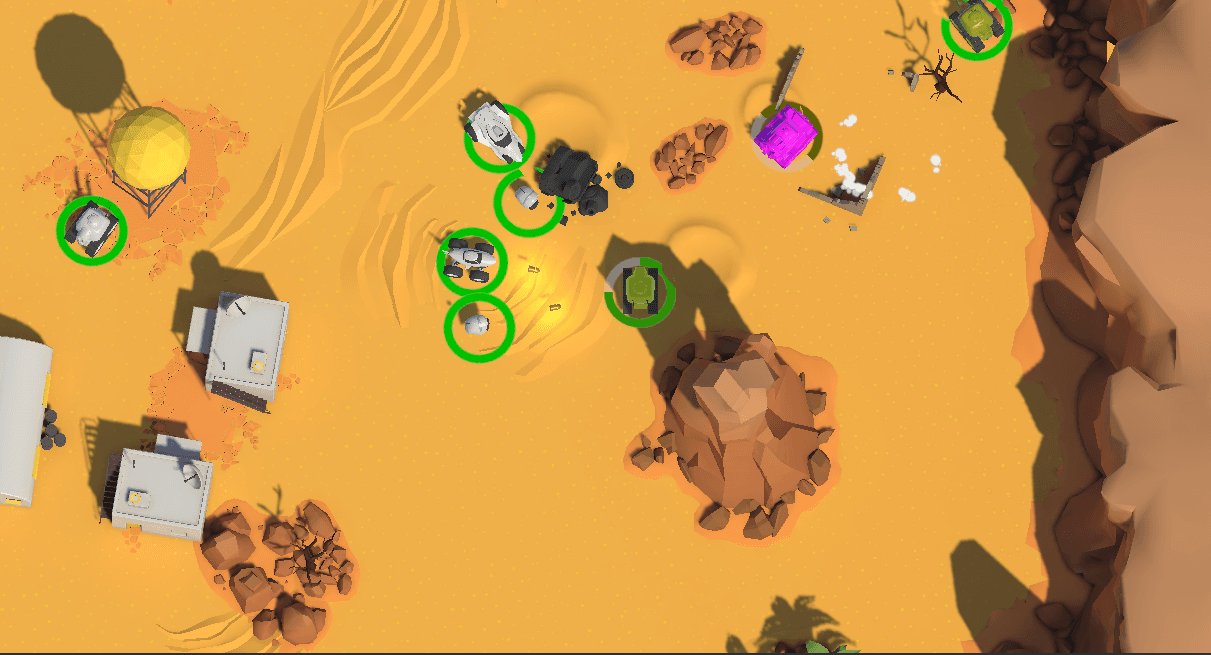Viewport: 1211px width, 655px height.
Task: Select the white four-wheeled buggy
Action: click(x=472, y=260)
